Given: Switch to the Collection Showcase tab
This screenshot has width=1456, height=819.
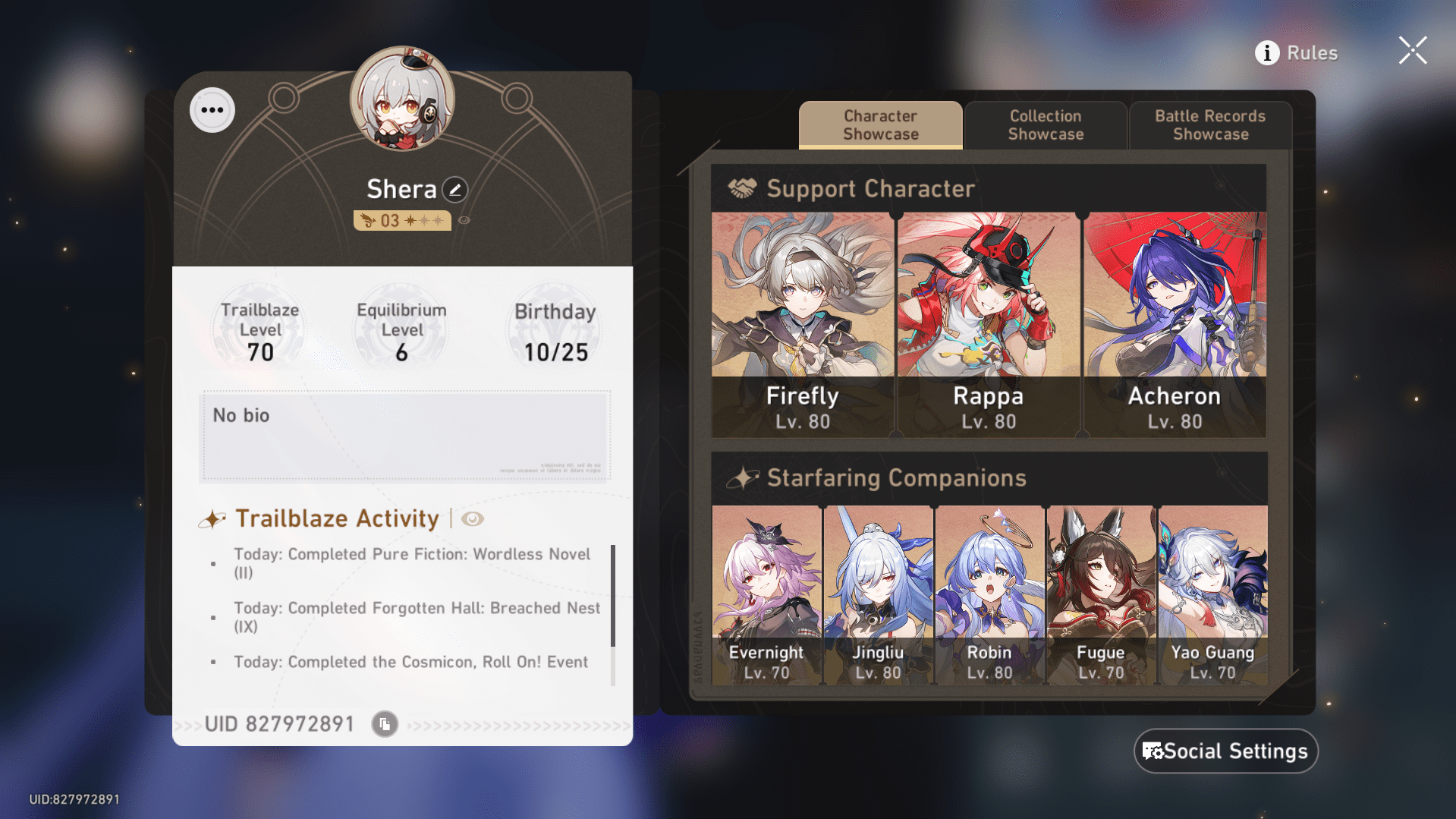Looking at the screenshot, I should (1046, 125).
